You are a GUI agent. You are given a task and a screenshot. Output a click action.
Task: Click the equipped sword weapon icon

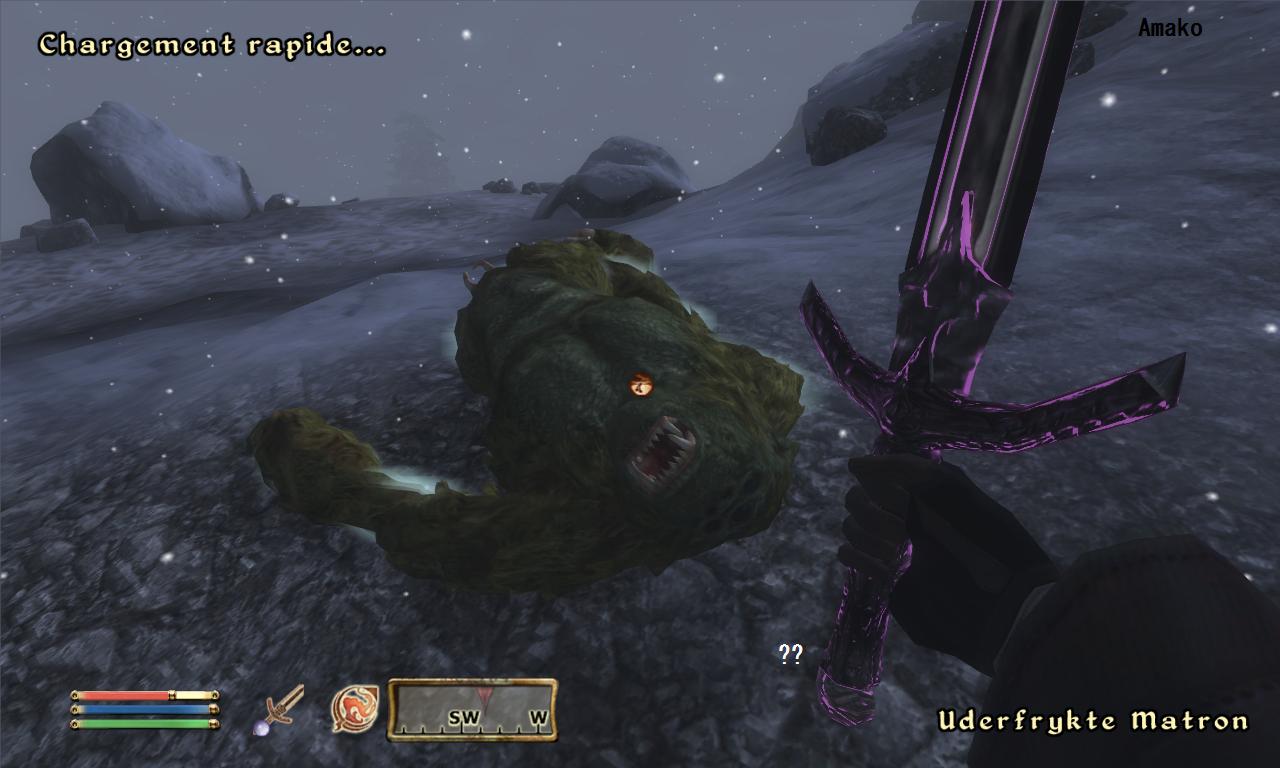pos(279,709)
